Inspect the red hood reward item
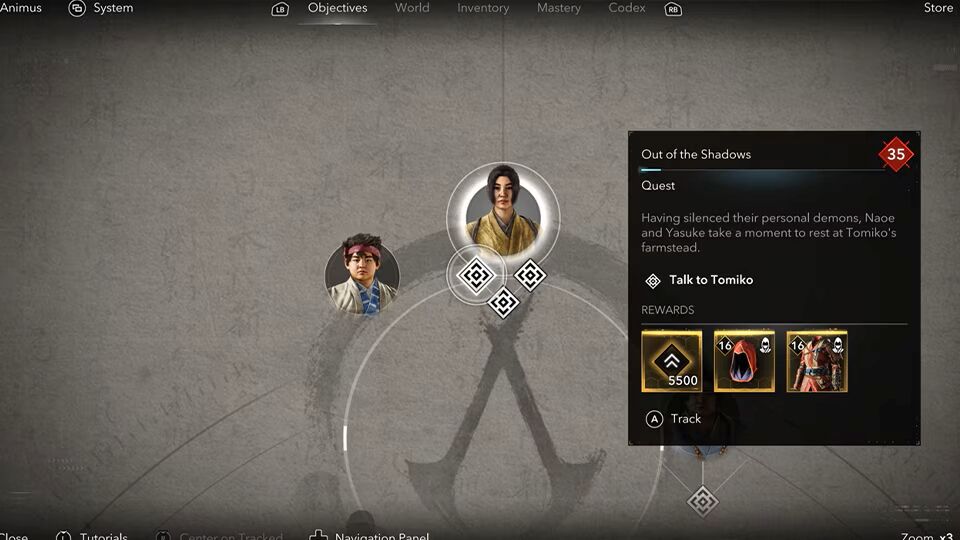This screenshot has height=540, width=960. (x=744, y=361)
